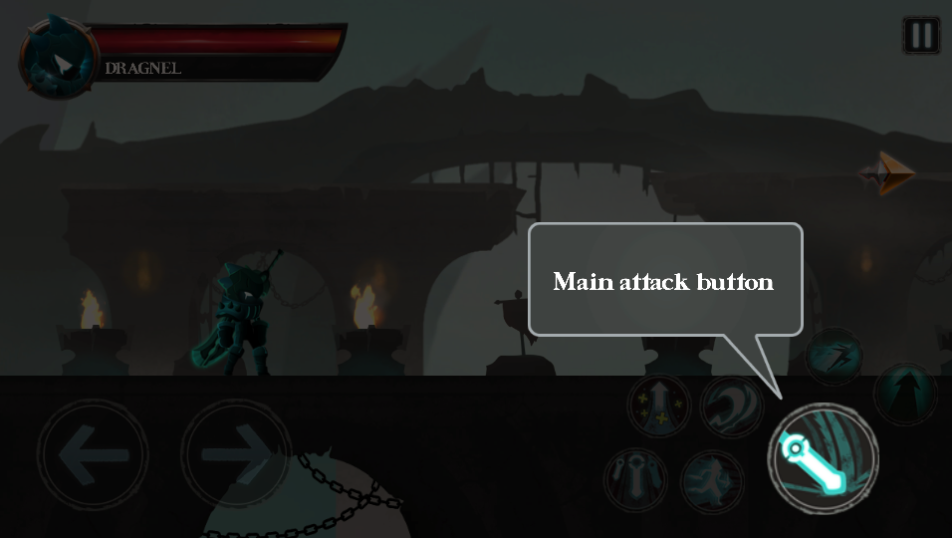Trigger the sparkling upward arrow skill
This screenshot has width=952, height=538.
coord(659,406)
